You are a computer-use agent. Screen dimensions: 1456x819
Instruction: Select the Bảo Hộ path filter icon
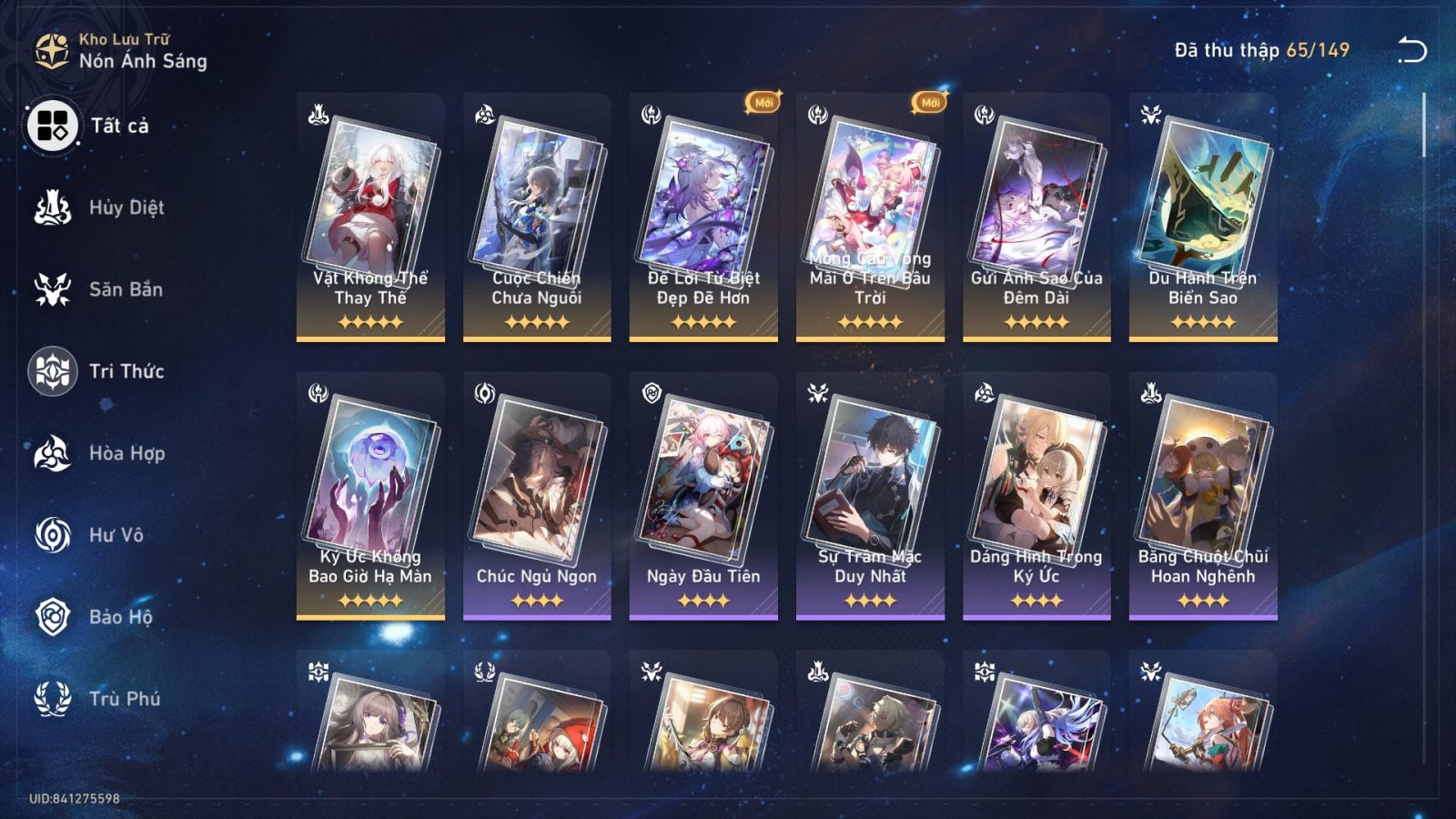point(52,617)
